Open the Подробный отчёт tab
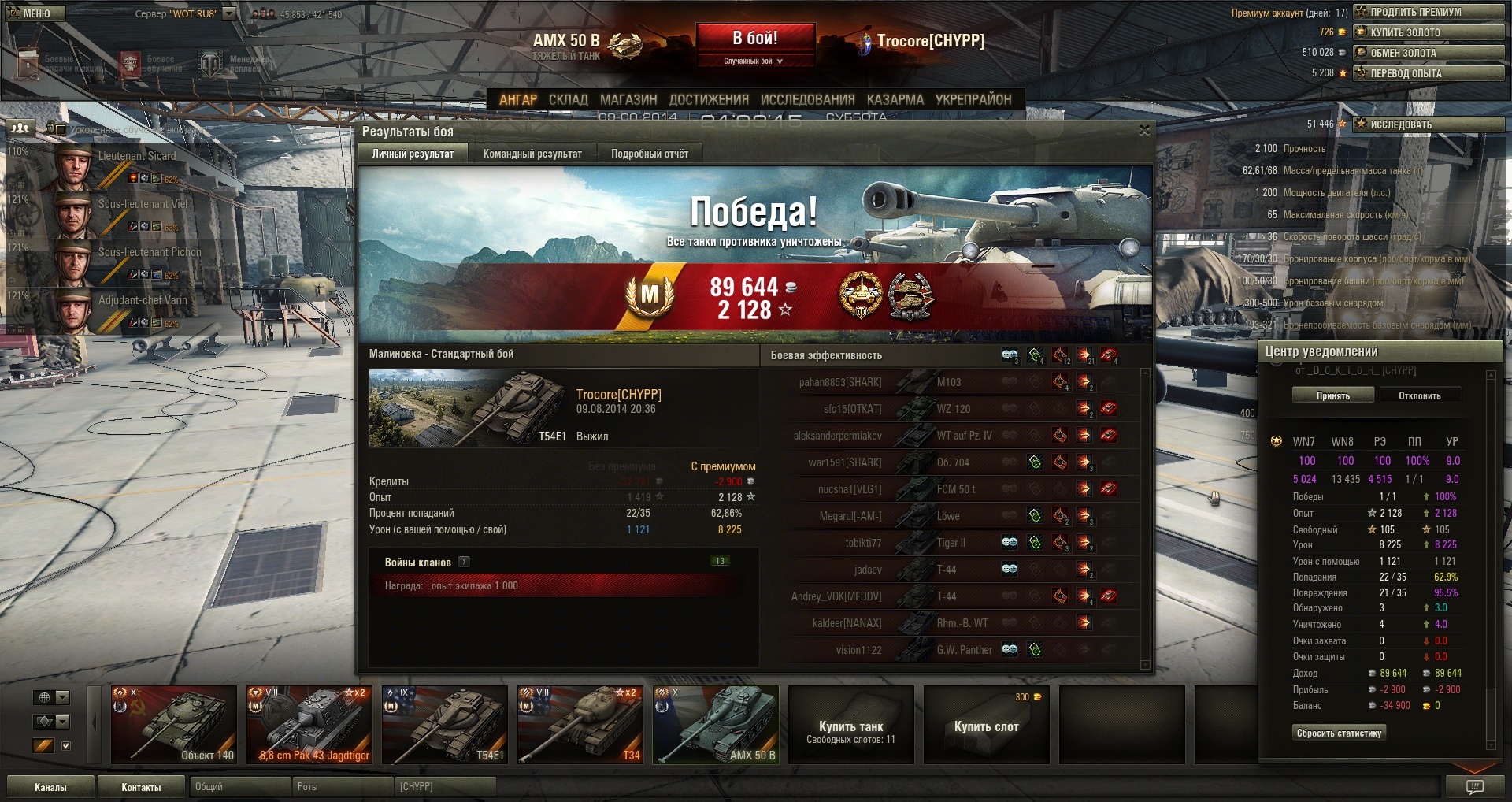 pos(650,154)
